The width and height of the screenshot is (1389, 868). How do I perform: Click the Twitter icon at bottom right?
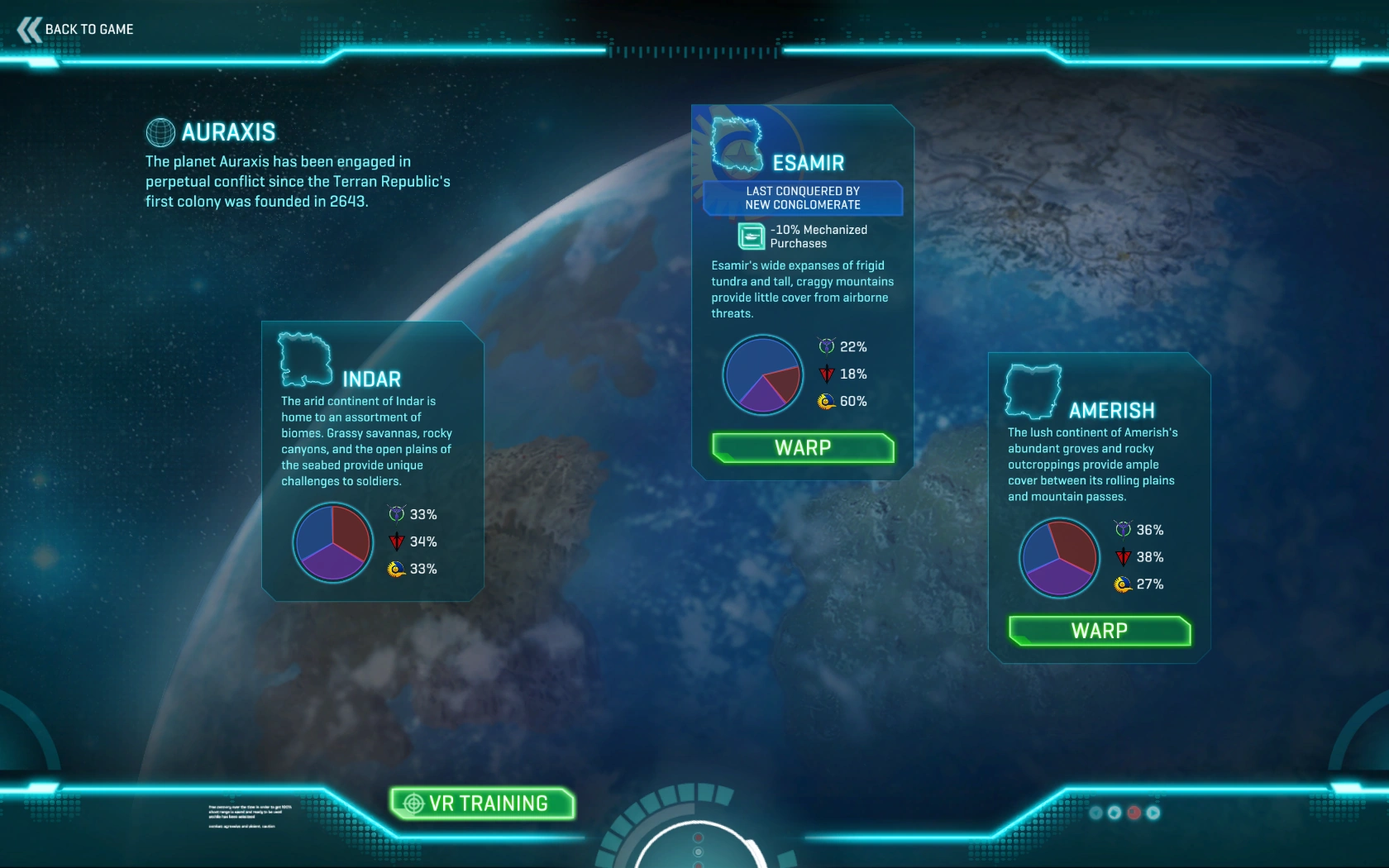pos(1095,813)
